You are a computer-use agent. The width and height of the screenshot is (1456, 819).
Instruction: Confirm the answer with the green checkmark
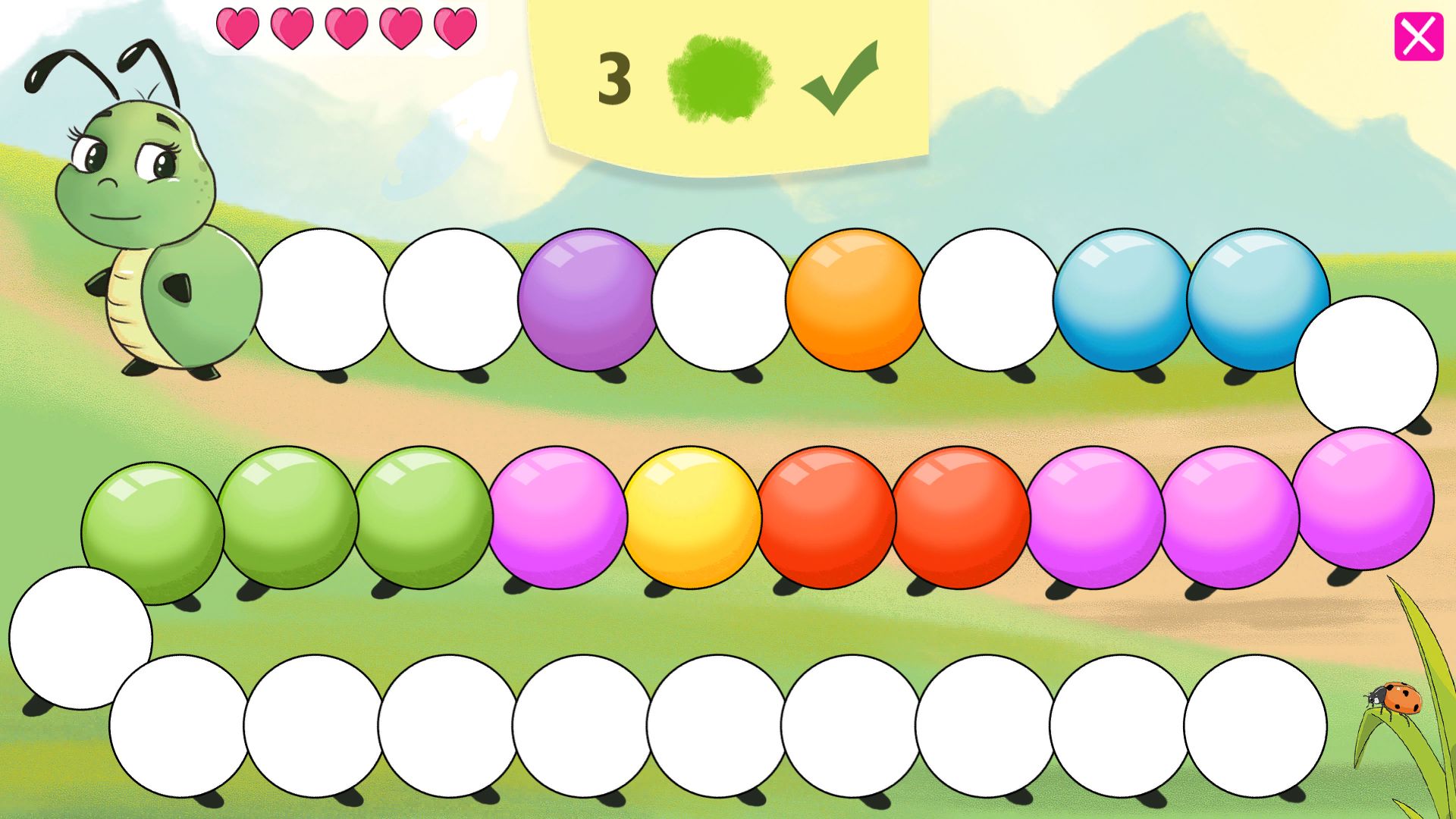click(x=840, y=78)
